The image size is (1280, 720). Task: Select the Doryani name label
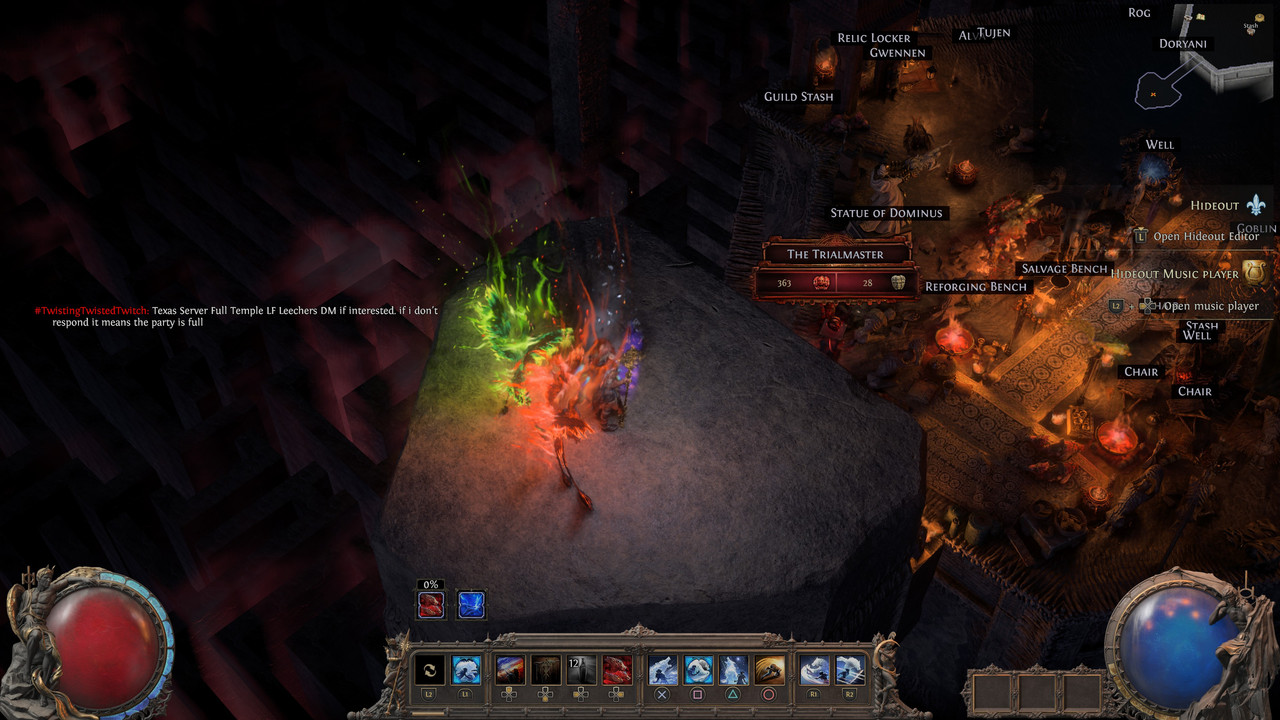(x=1183, y=44)
